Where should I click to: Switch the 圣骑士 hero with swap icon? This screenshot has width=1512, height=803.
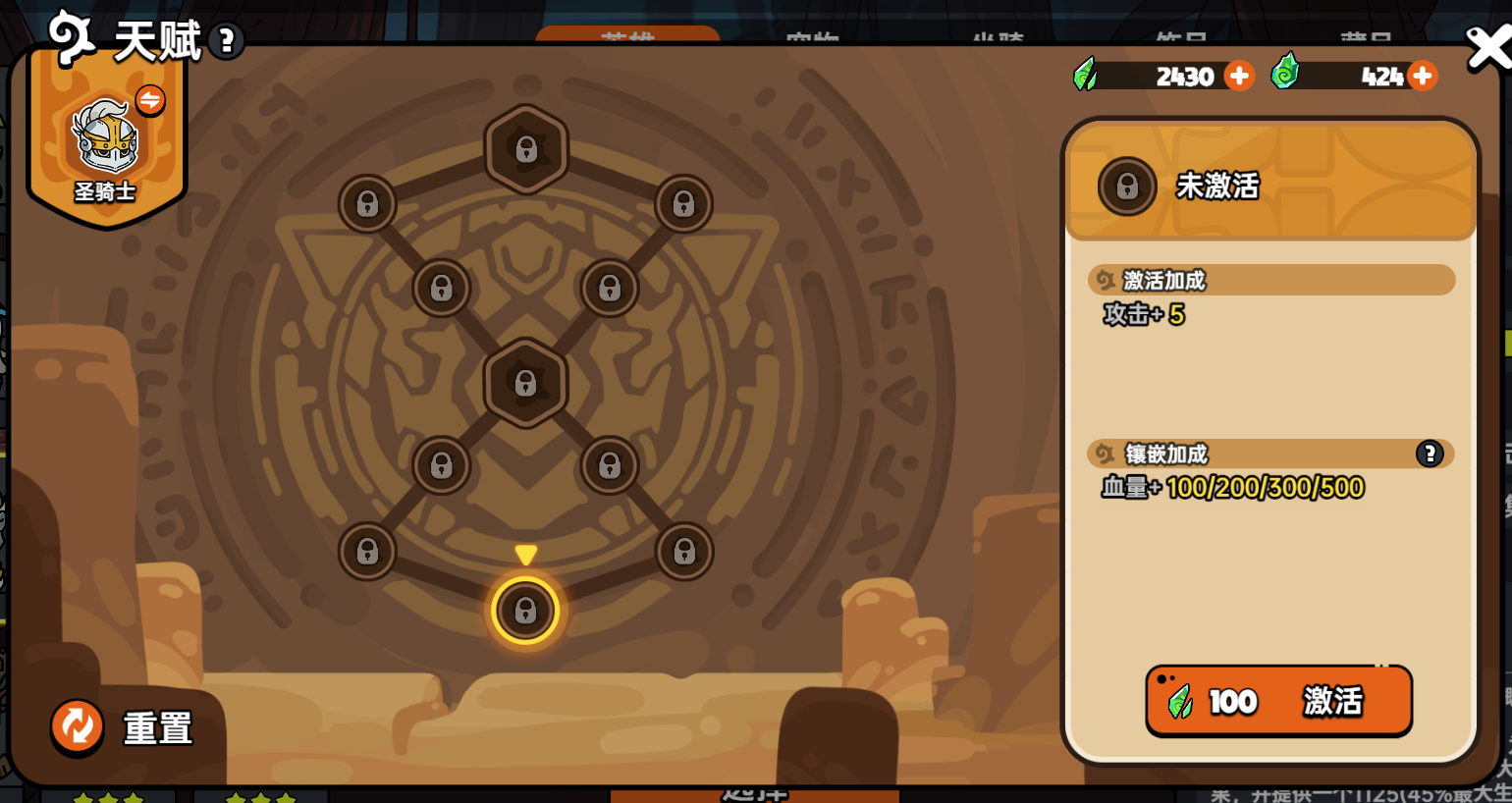coord(150,99)
